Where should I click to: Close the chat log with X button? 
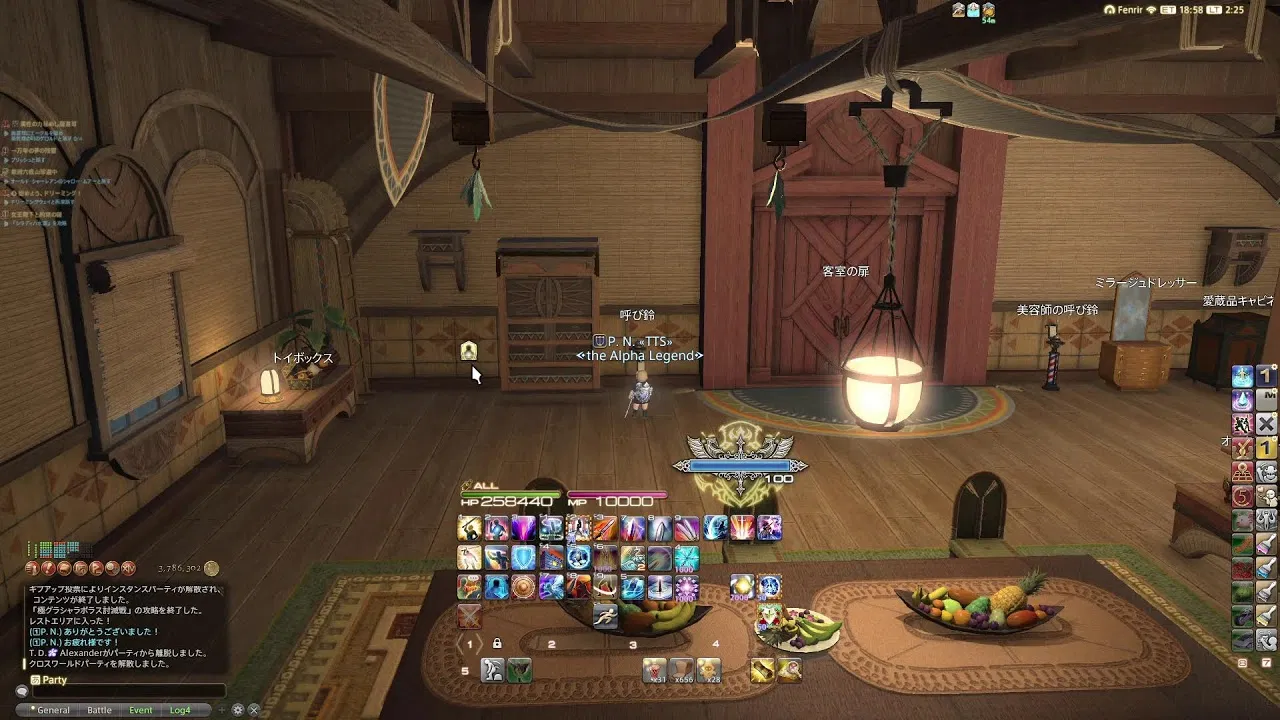pos(254,710)
